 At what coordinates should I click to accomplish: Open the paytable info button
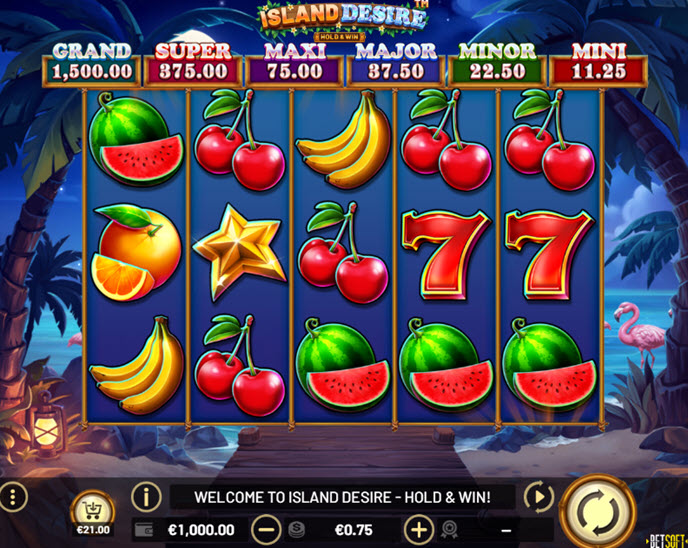pos(146,496)
